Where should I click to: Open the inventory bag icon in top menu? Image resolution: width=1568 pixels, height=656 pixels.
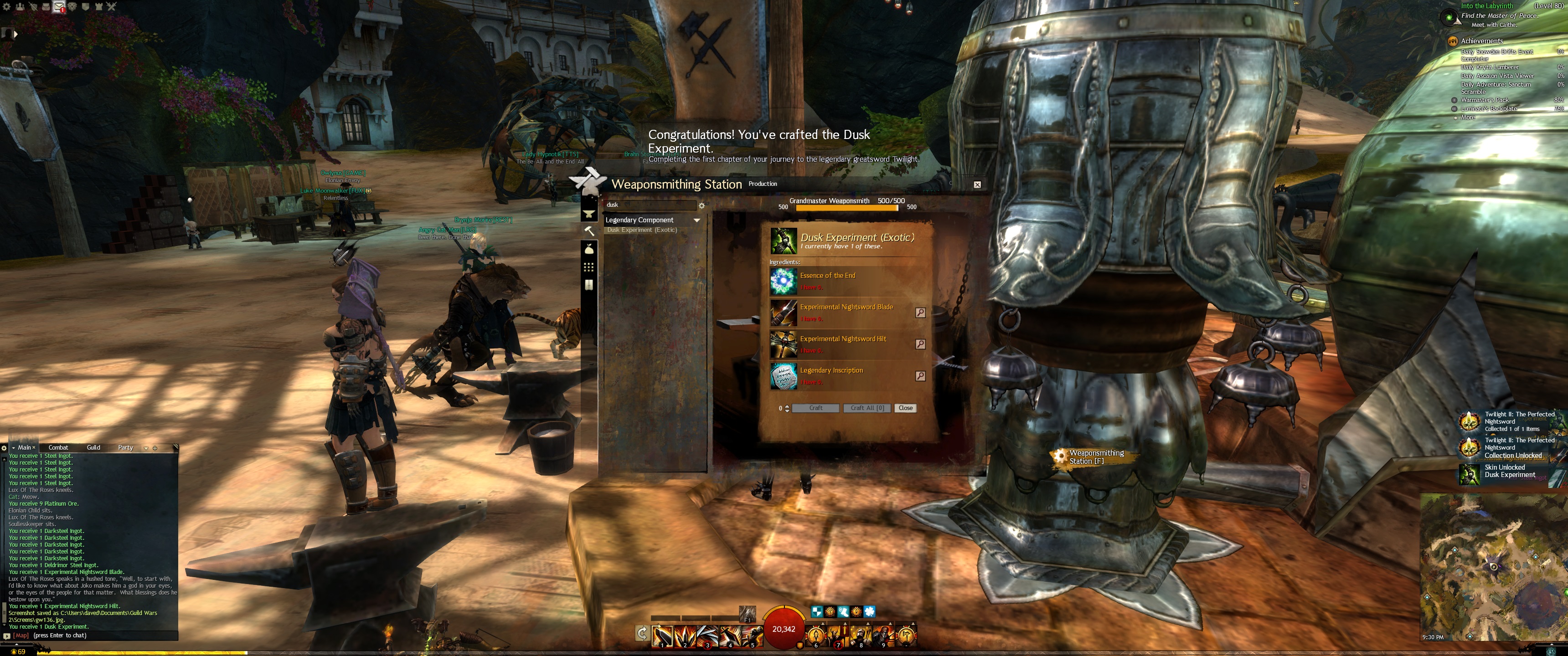tap(46, 7)
